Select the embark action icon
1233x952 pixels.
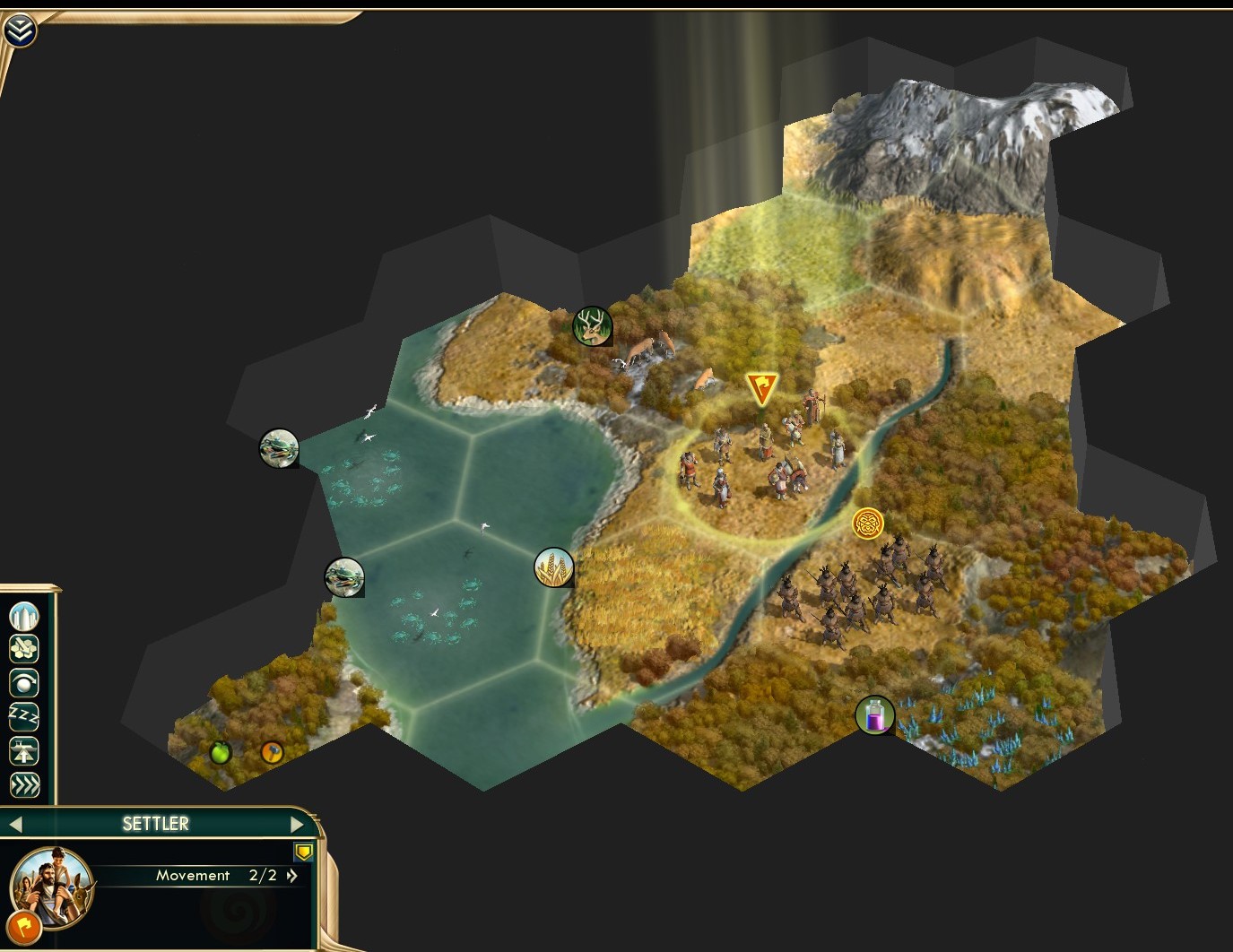pos(24,751)
